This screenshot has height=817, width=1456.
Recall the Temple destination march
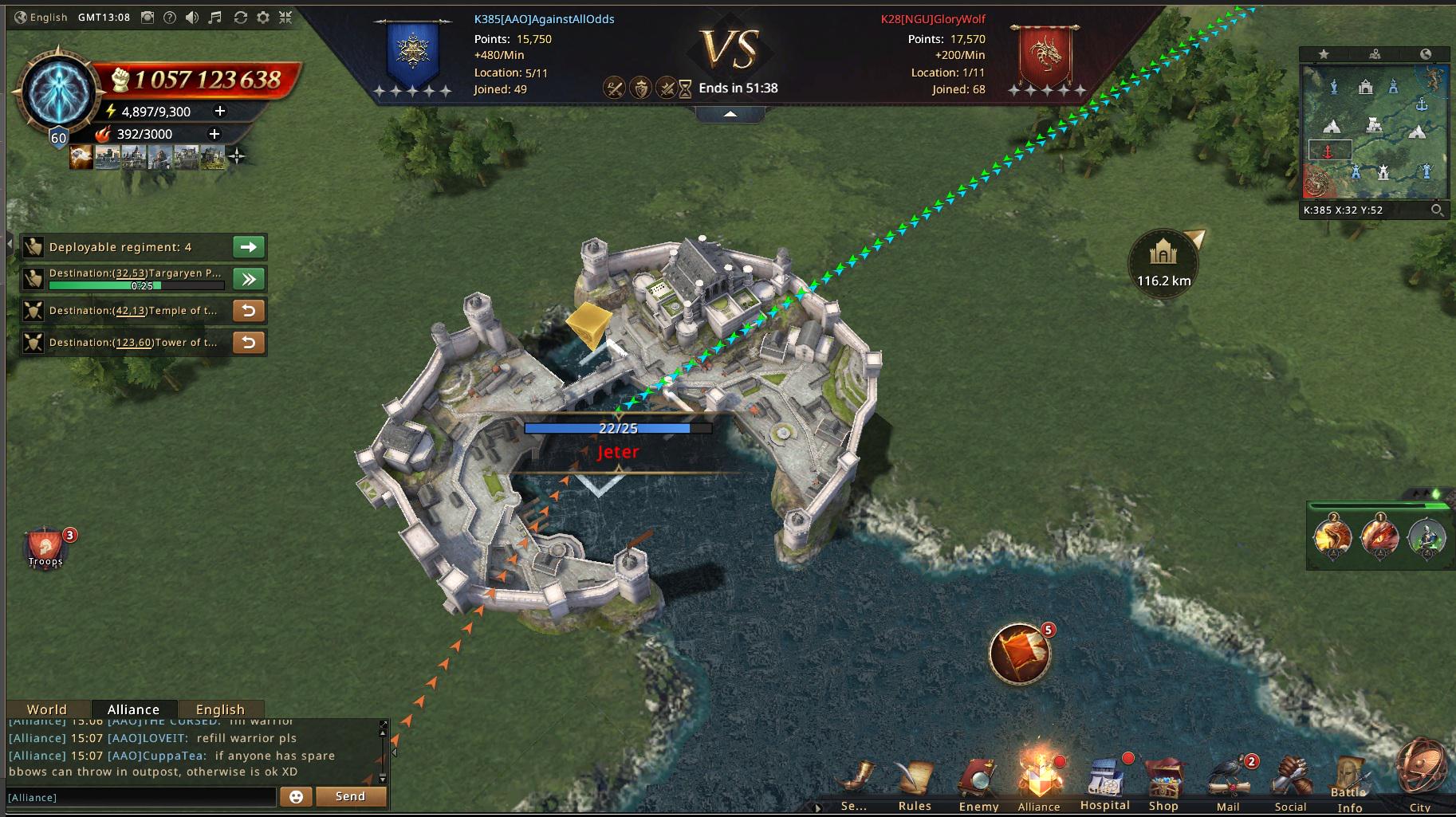pyautogui.click(x=249, y=311)
